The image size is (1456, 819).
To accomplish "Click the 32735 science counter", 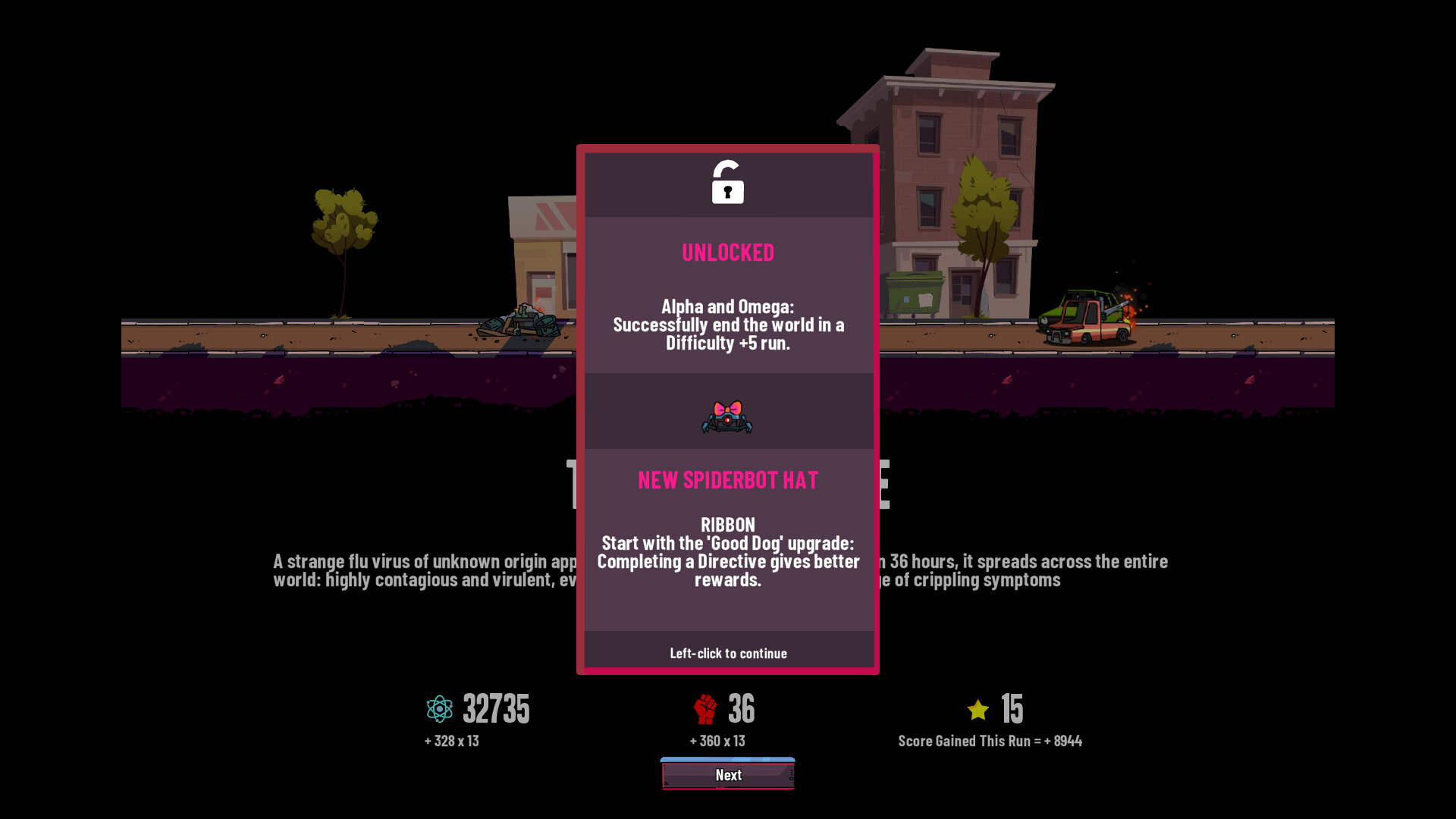I will [x=494, y=708].
